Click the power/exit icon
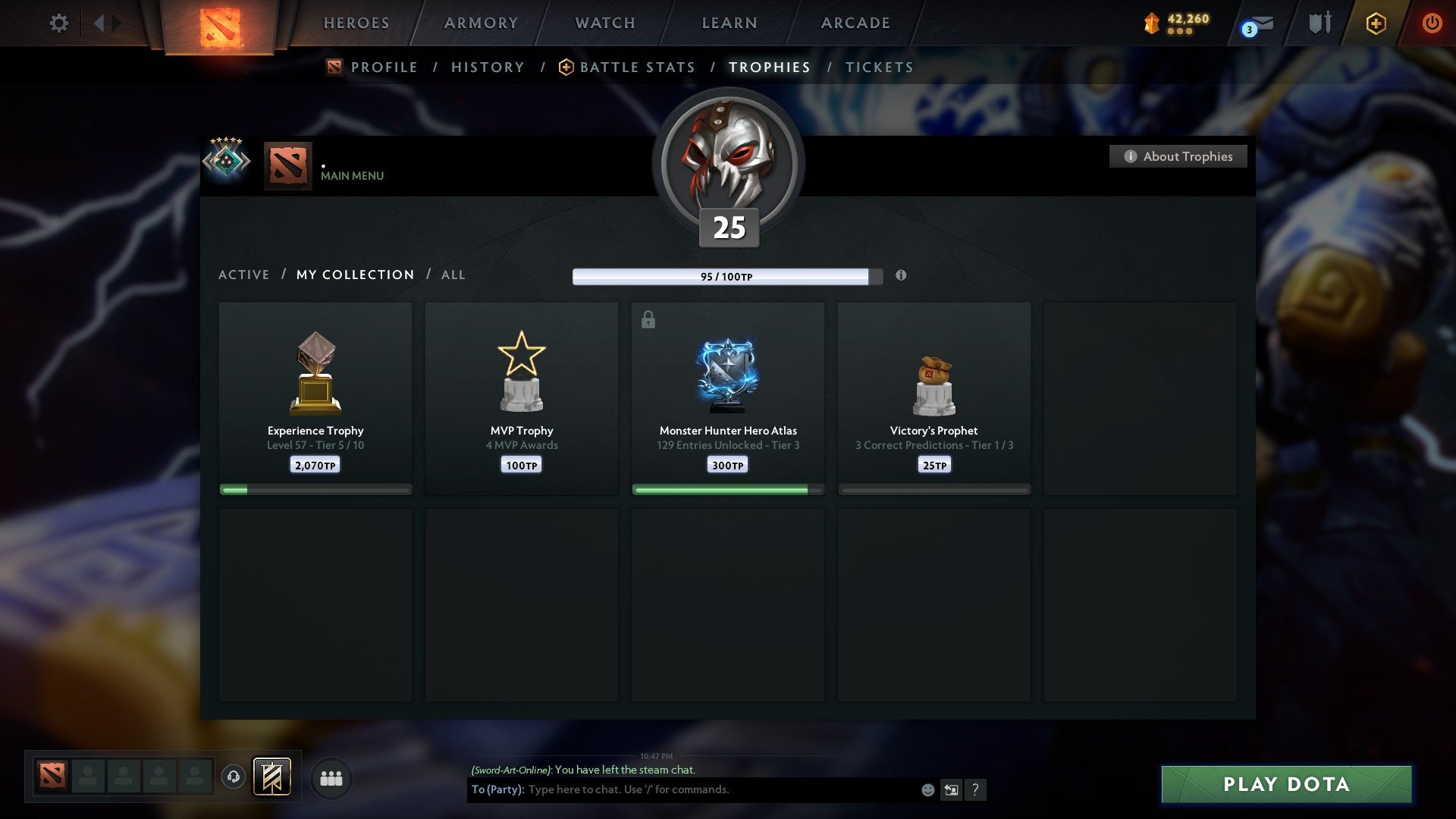 click(1432, 24)
